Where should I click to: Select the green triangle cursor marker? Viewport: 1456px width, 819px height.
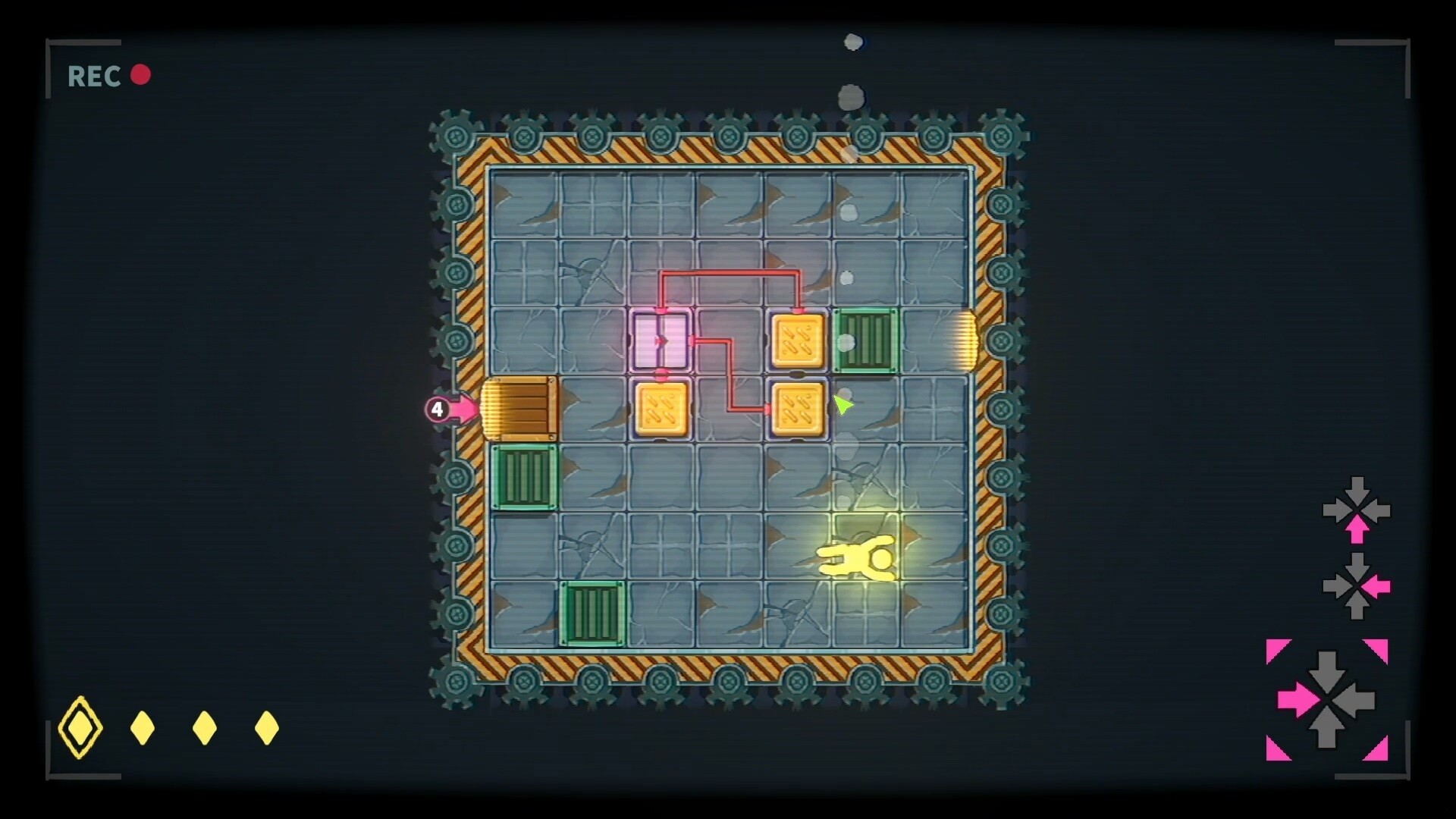842,406
